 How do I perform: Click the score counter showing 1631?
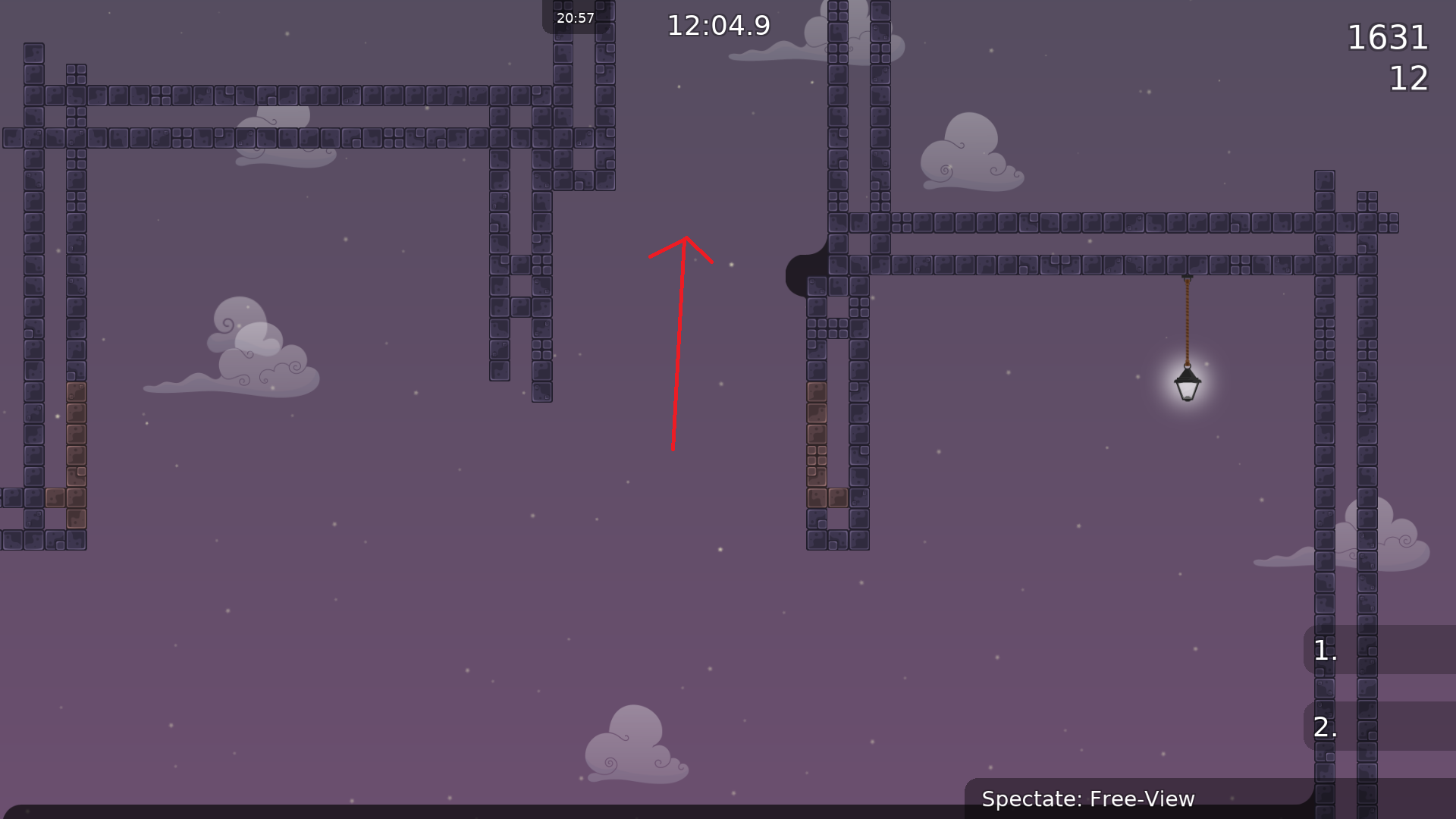click(x=1389, y=37)
